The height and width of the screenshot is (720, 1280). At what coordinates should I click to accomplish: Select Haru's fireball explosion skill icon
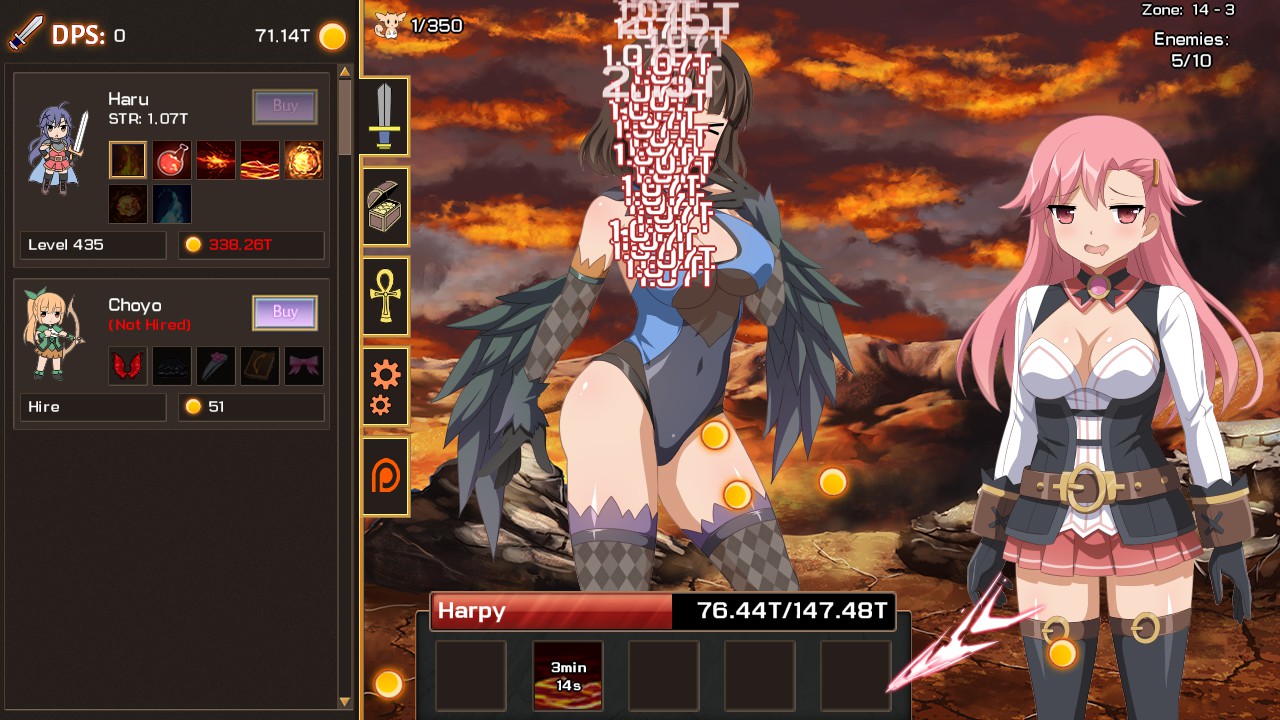coord(304,160)
